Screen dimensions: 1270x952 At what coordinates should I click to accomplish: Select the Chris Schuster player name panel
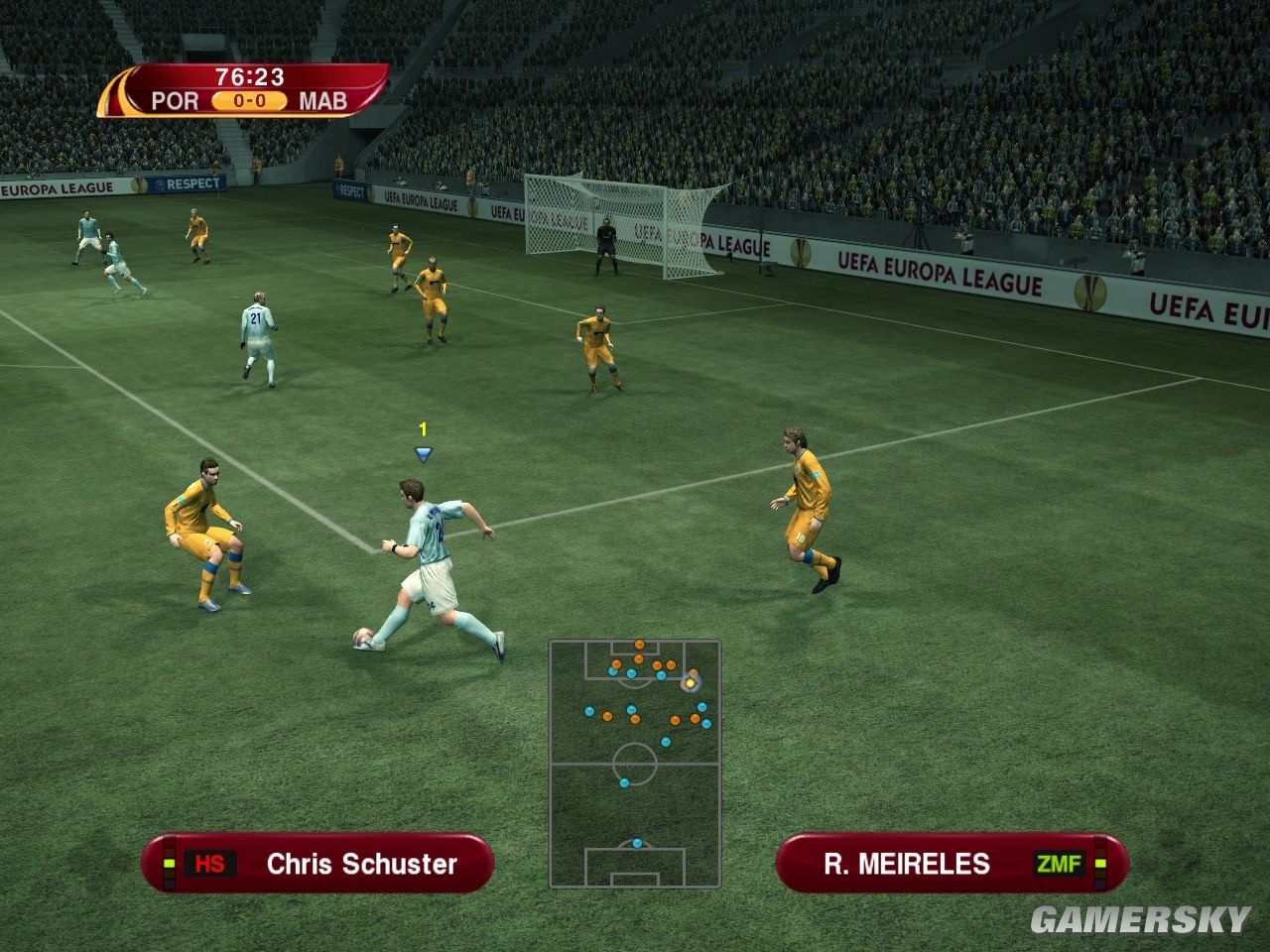tap(317, 863)
